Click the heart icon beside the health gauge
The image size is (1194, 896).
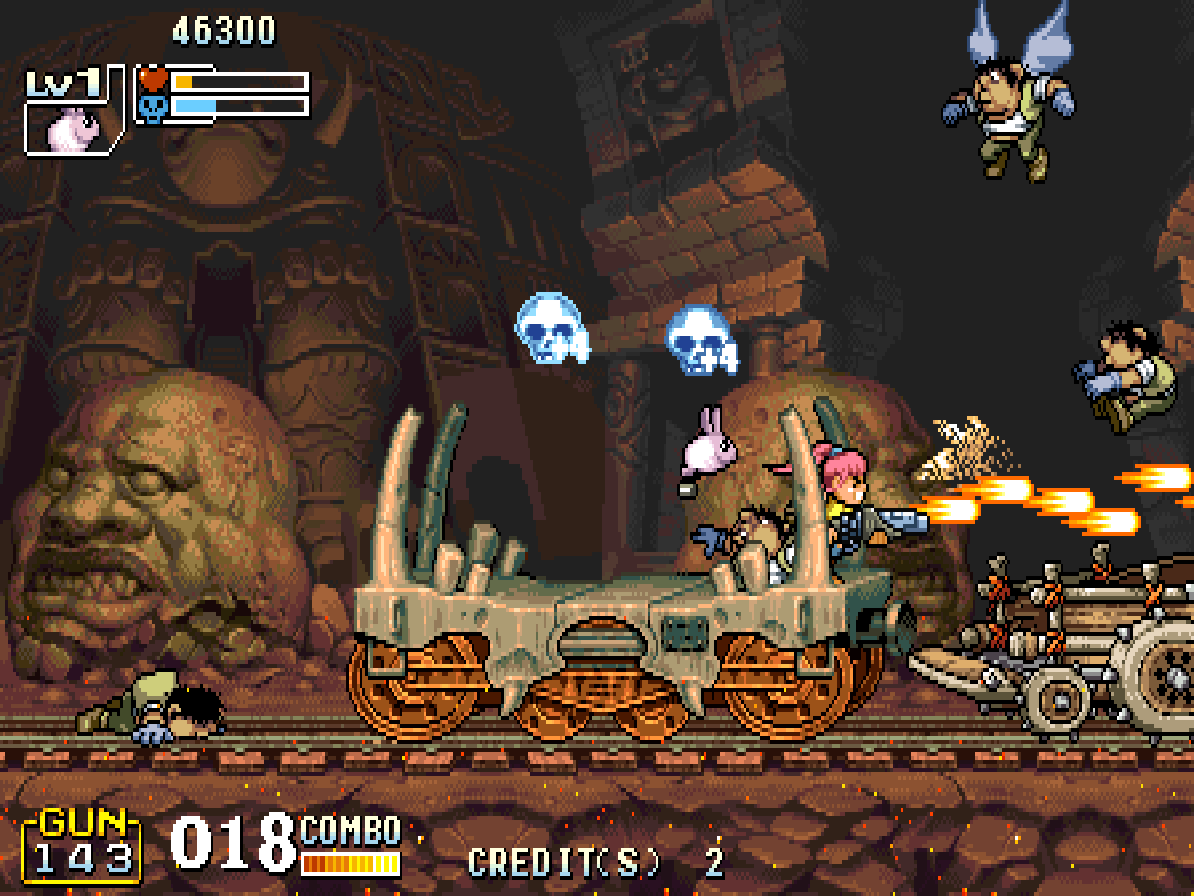(x=153, y=79)
